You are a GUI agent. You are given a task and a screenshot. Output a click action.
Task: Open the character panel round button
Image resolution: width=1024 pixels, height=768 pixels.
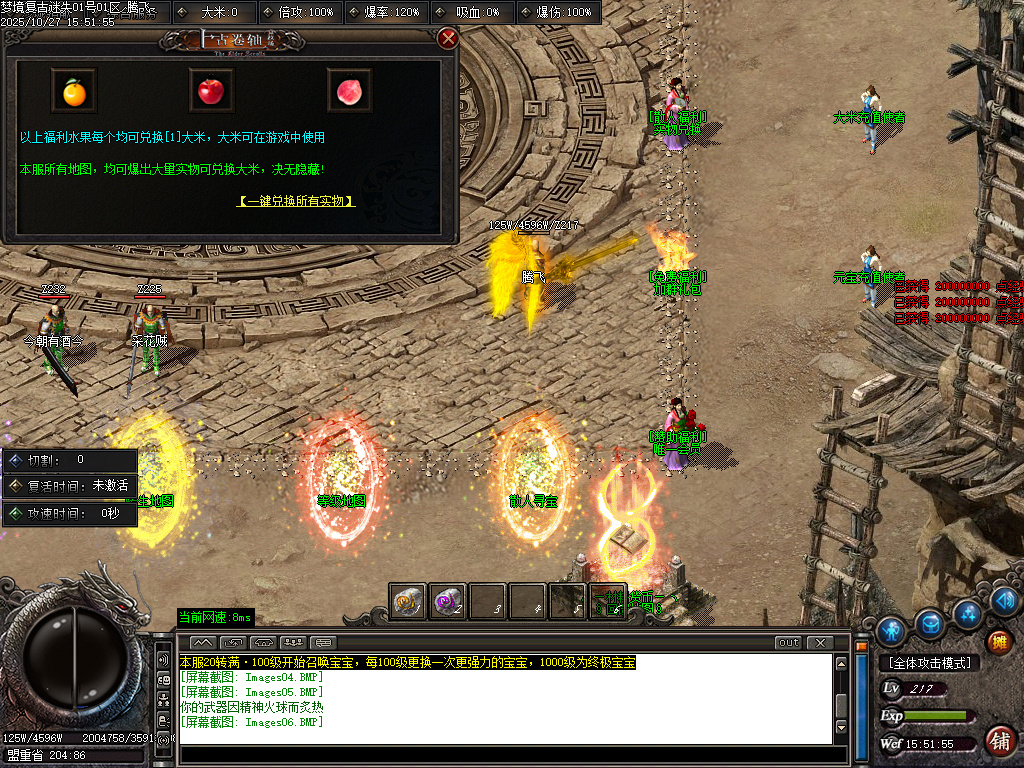pos(891,630)
